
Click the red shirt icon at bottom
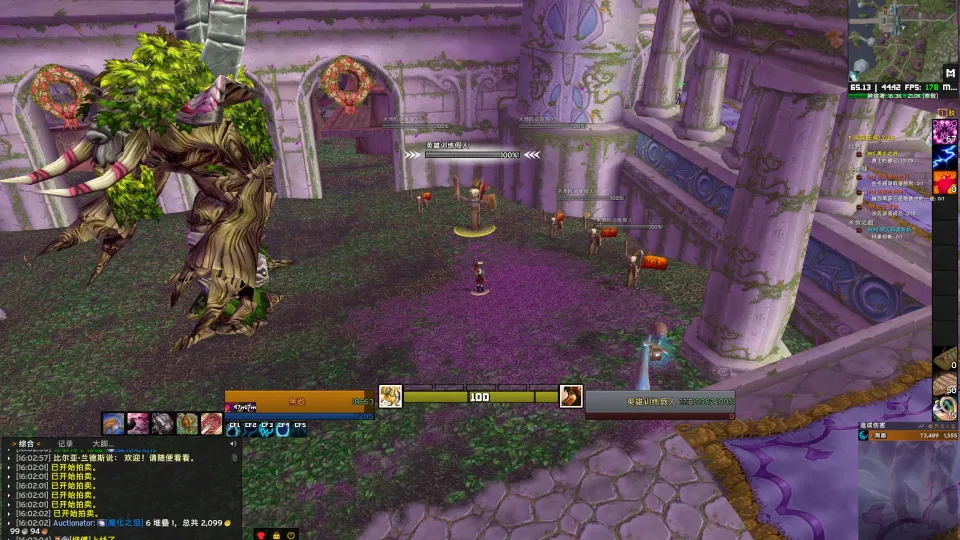pos(262,535)
